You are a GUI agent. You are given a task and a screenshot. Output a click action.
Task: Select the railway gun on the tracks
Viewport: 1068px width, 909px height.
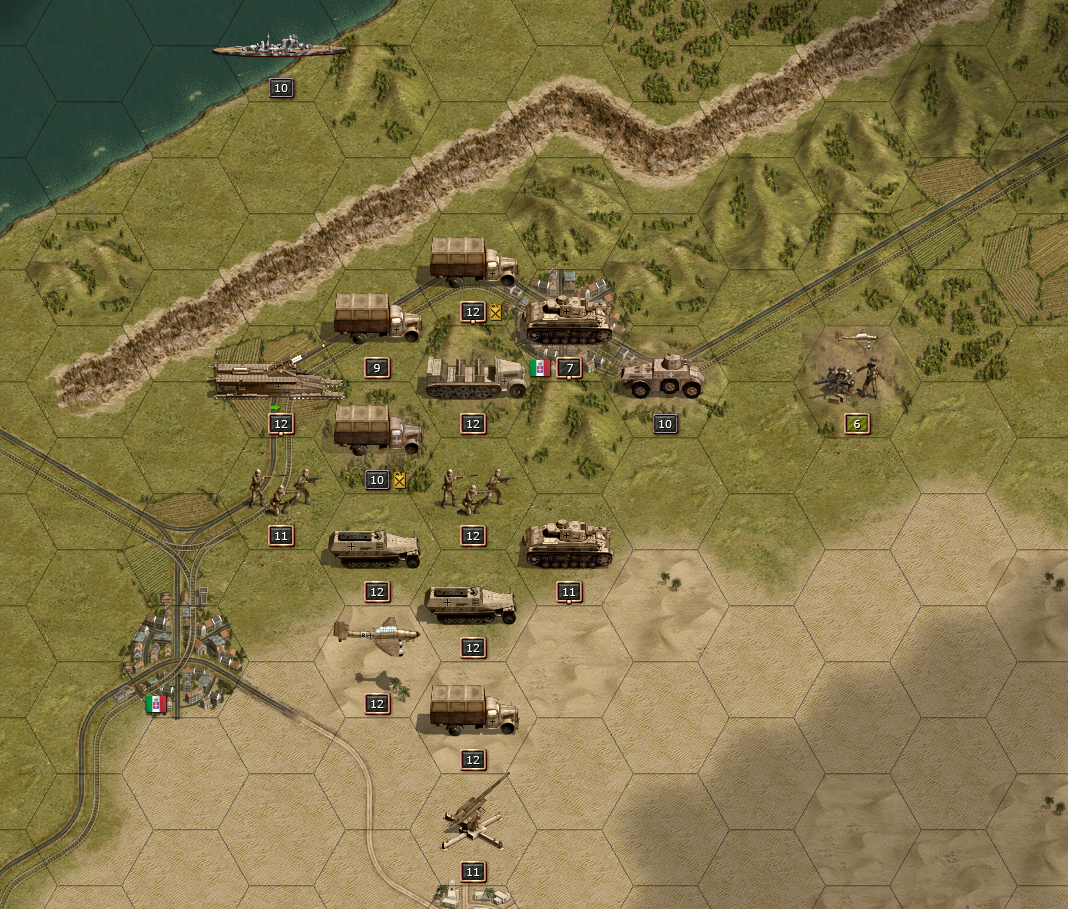pos(280,380)
